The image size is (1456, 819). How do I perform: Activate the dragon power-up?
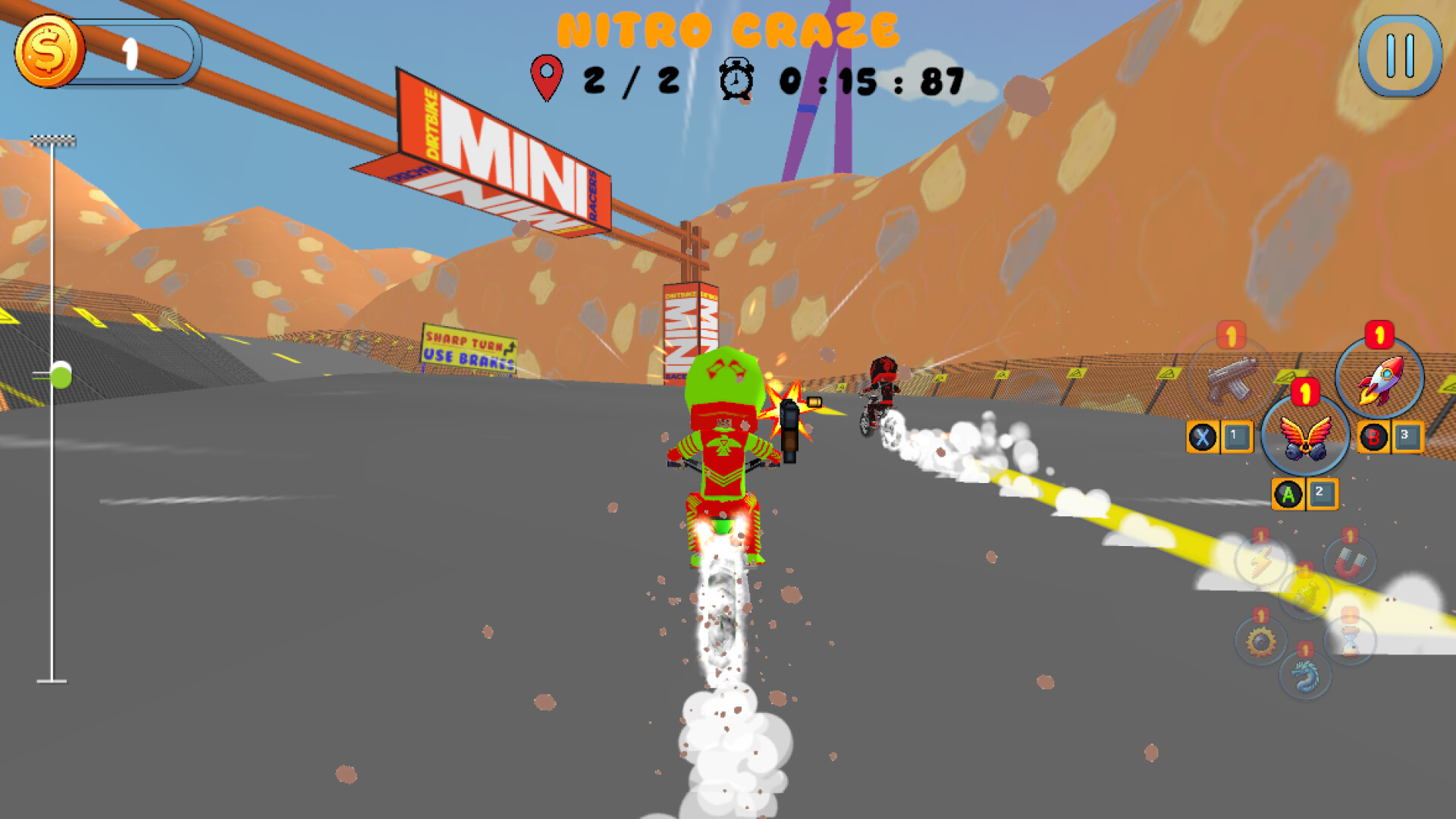(x=1304, y=675)
